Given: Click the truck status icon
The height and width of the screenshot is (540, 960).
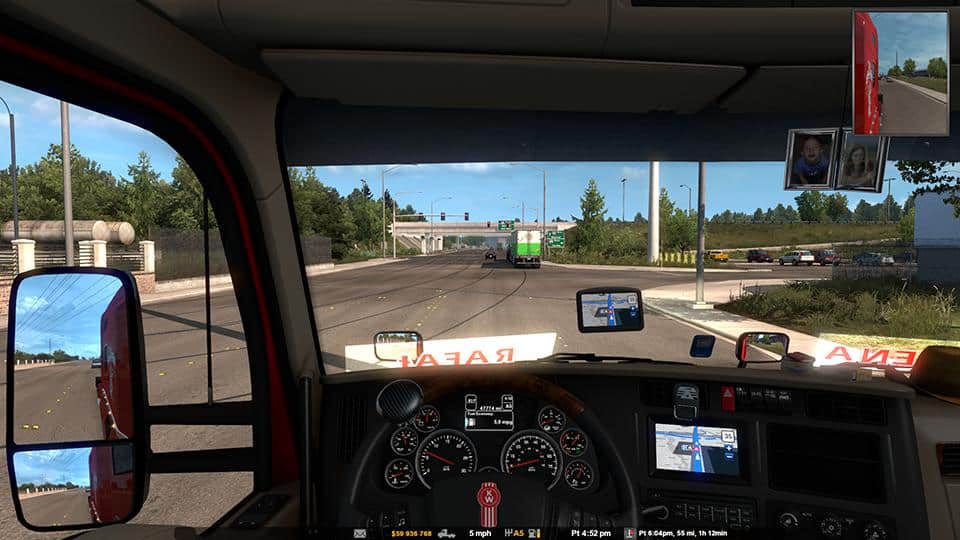Looking at the screenshot, I should click(x=446, y=534).
